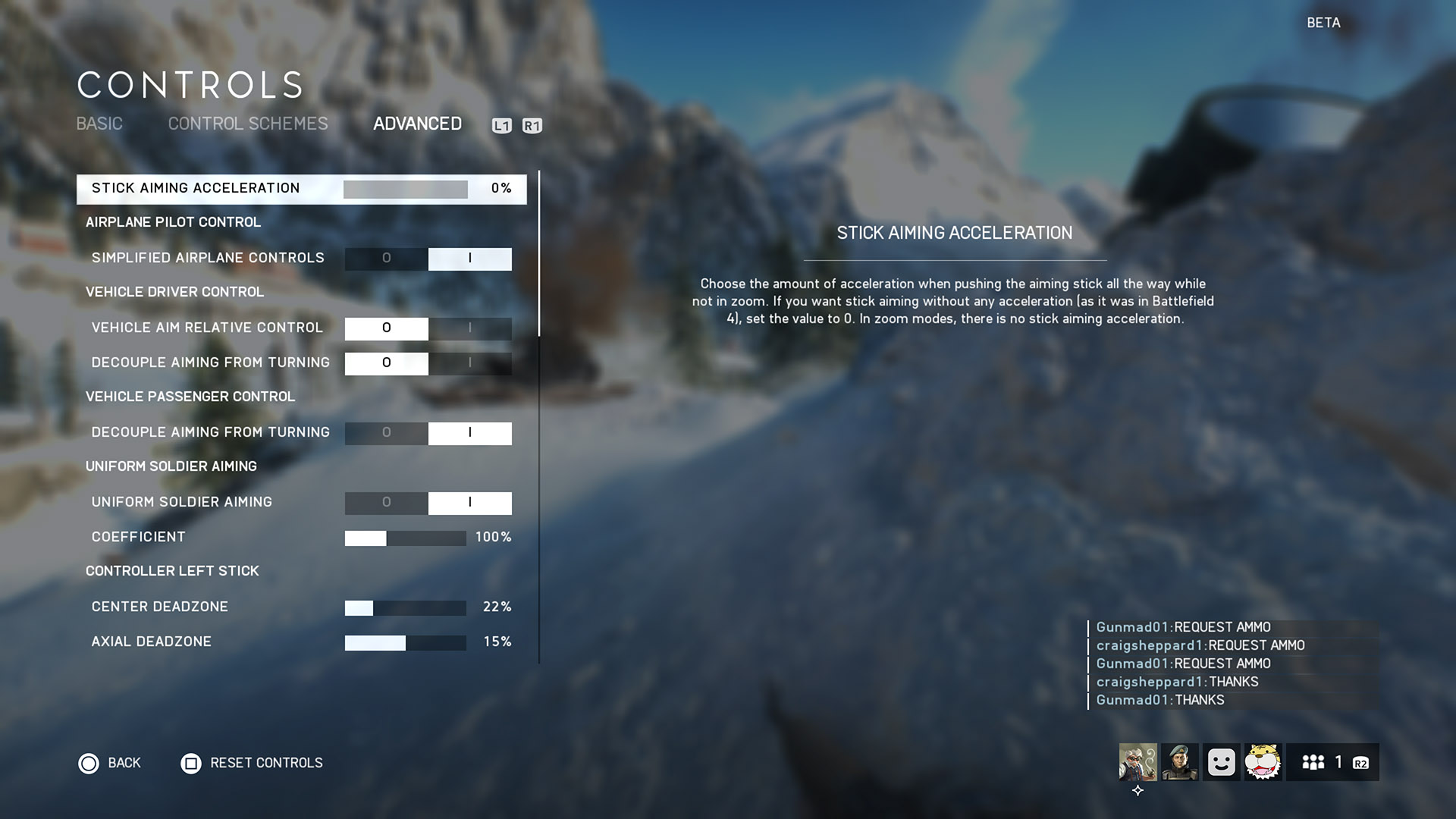Toggle driver Decouple Aiming From Turning
Viewport: 1456px width, 819px height.
click(428, 363)
